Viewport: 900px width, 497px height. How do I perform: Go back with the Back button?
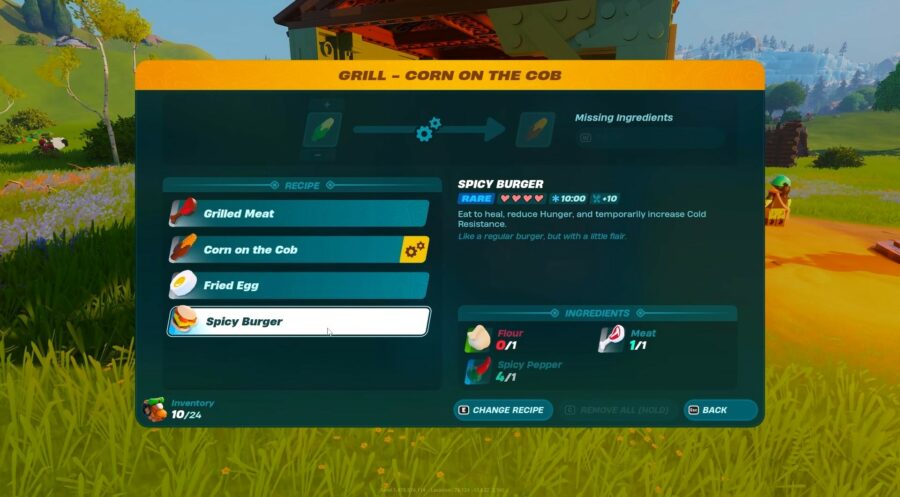(719, 410)
